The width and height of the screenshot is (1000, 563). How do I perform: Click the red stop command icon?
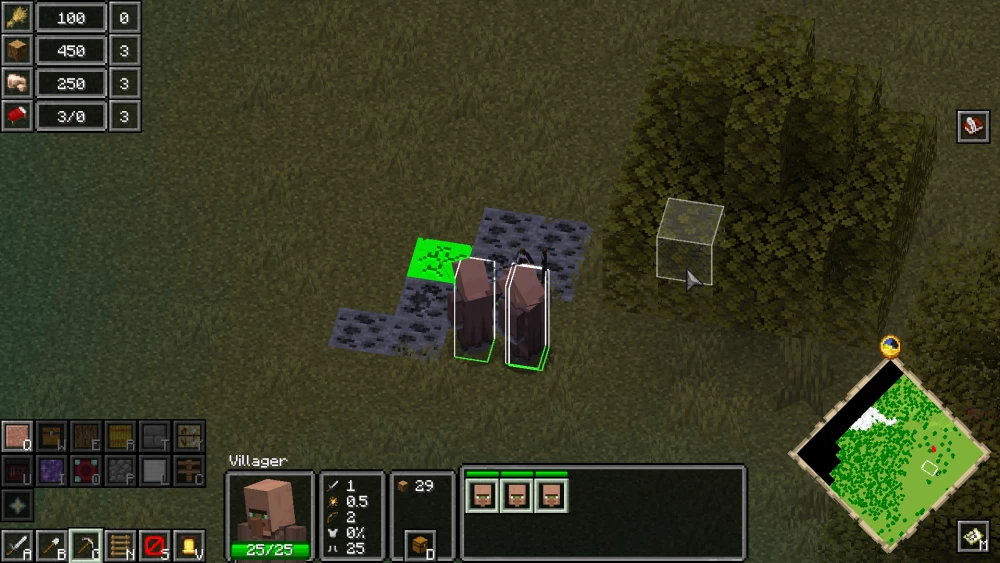(154, 546)
